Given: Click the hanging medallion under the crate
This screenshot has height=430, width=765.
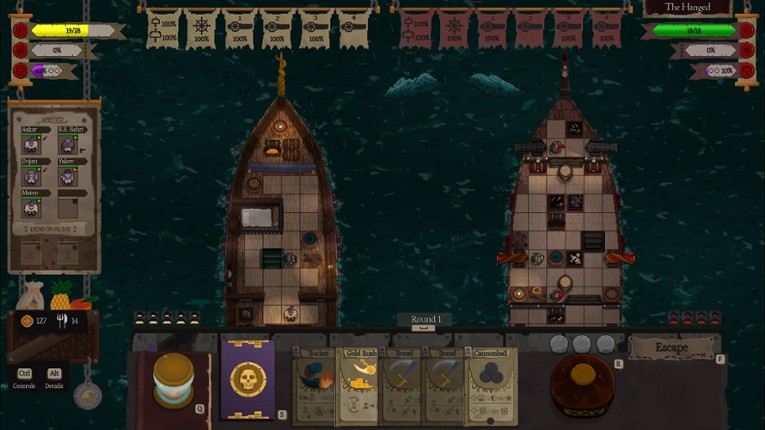Looking at the screenshot, I should point(88,395).
